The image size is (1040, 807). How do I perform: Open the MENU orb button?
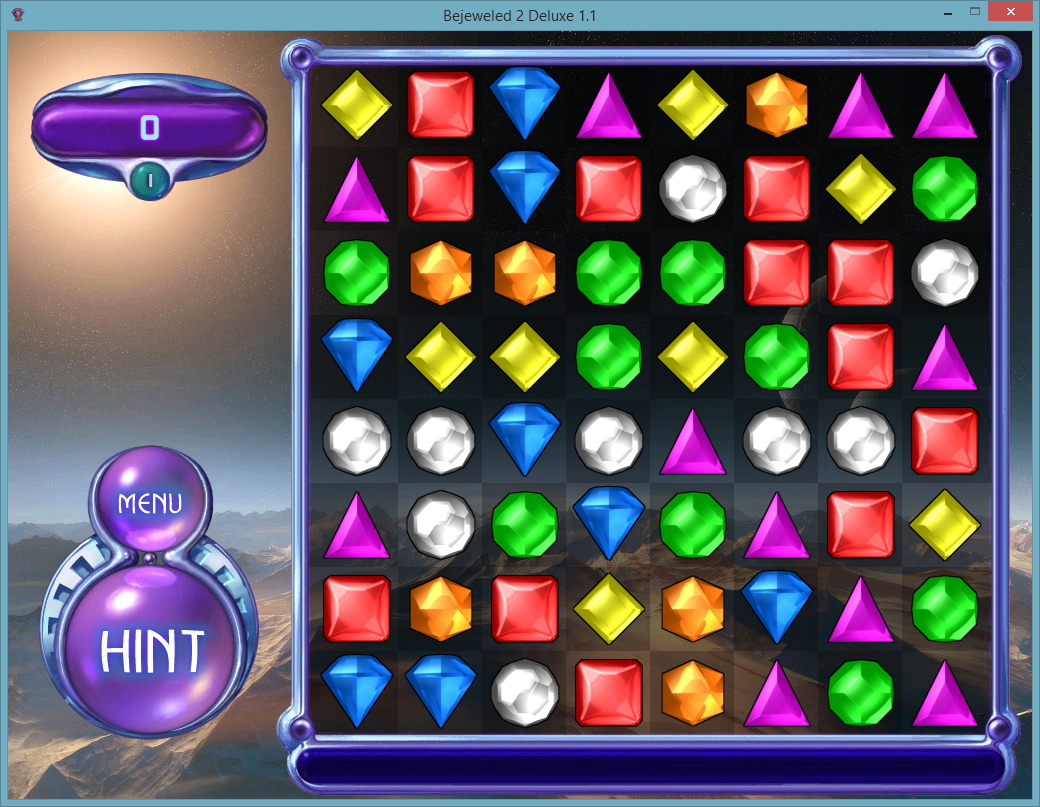click(150, 502)
